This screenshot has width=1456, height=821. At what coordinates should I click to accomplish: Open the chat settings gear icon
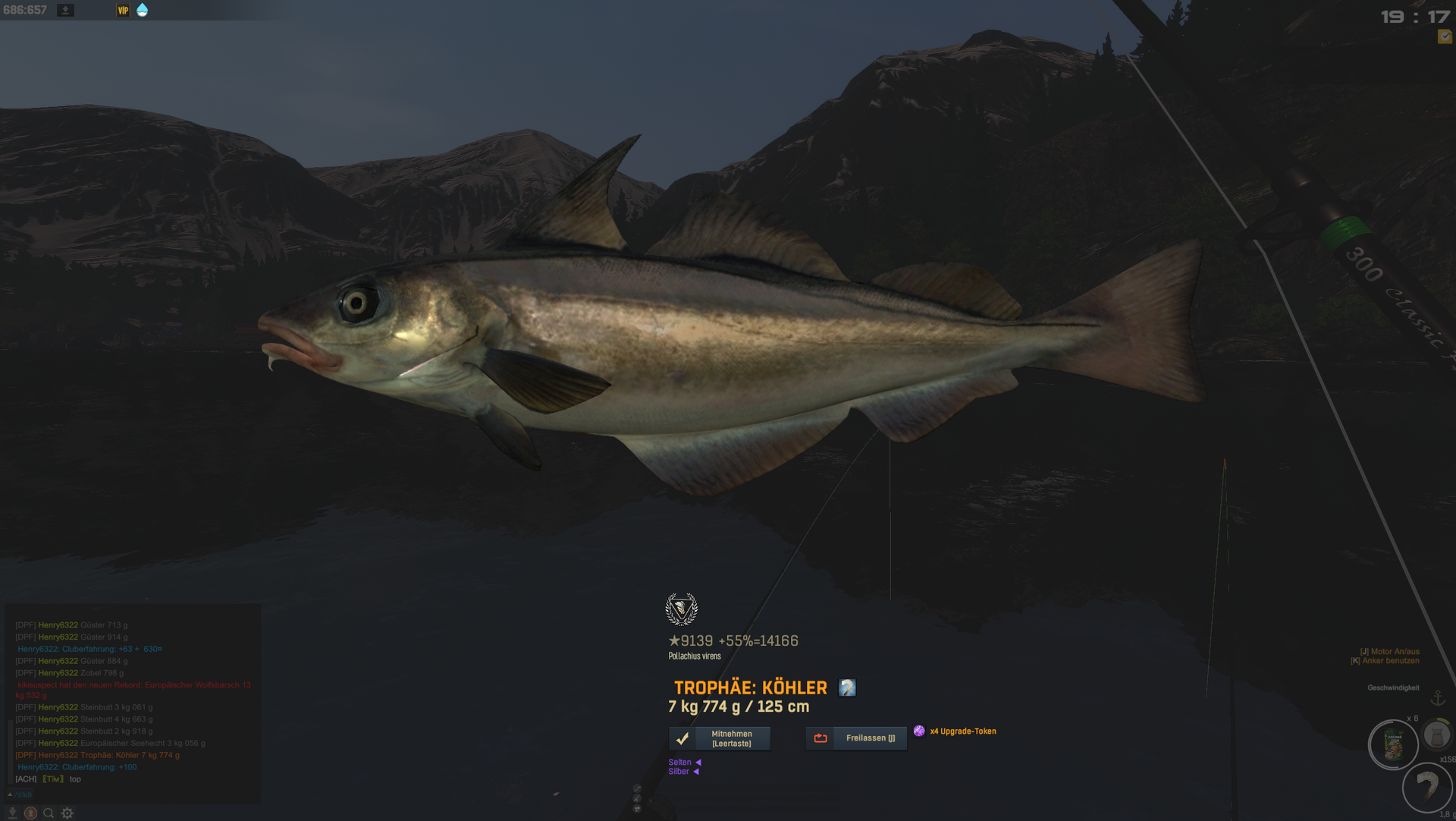(67, 813)
